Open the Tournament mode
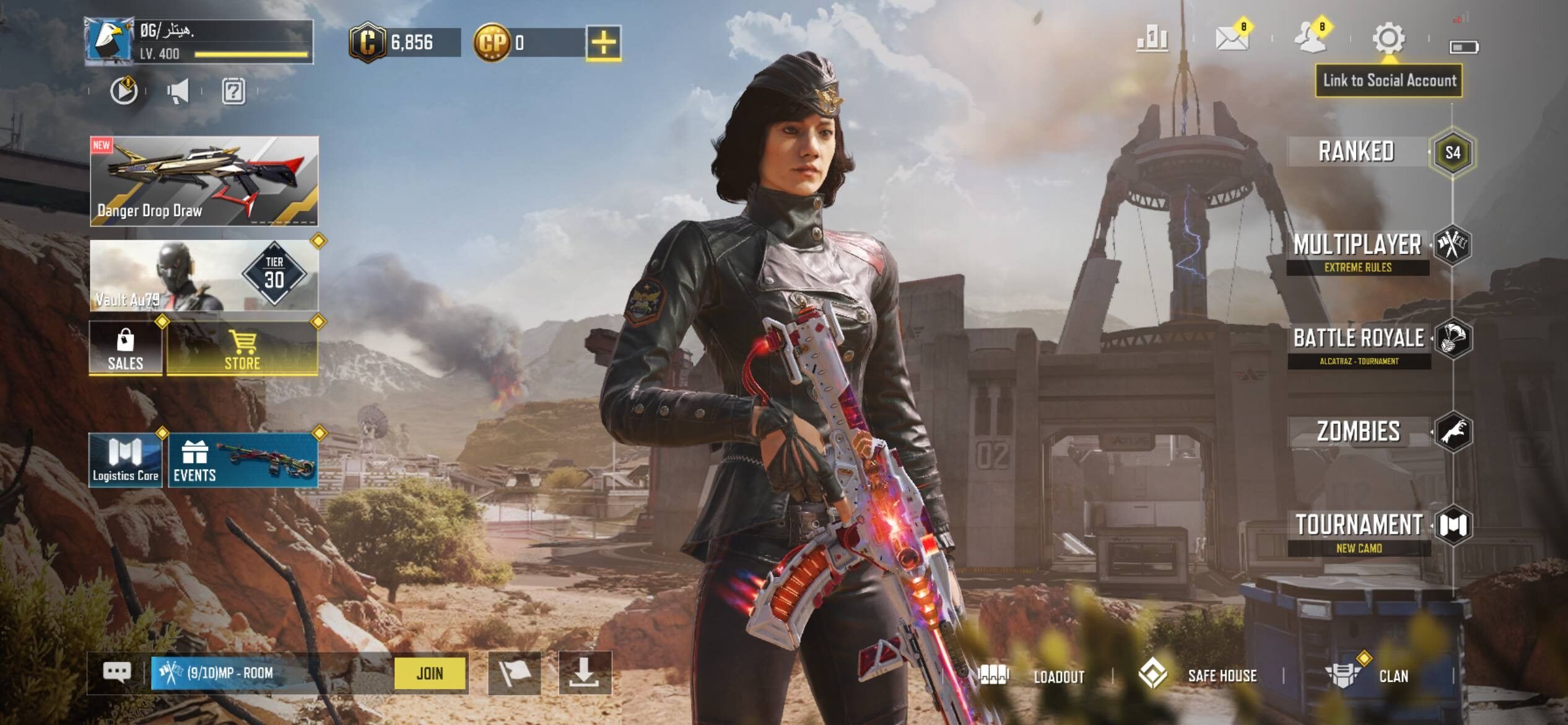This screenshot has width=1568, height=725. click(1359, 529)
